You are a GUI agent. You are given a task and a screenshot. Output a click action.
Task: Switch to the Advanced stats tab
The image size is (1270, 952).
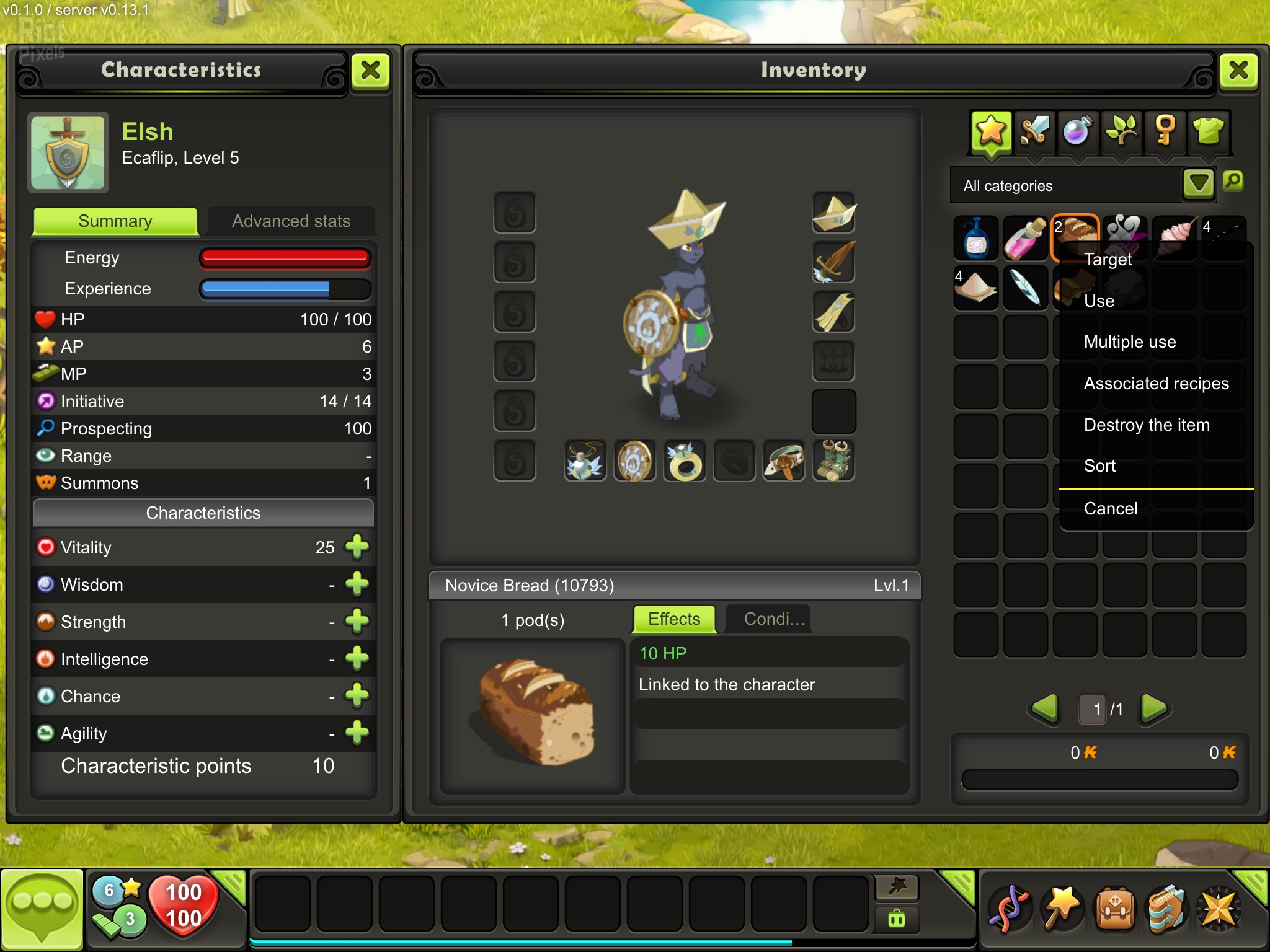(x=291, y=221)
